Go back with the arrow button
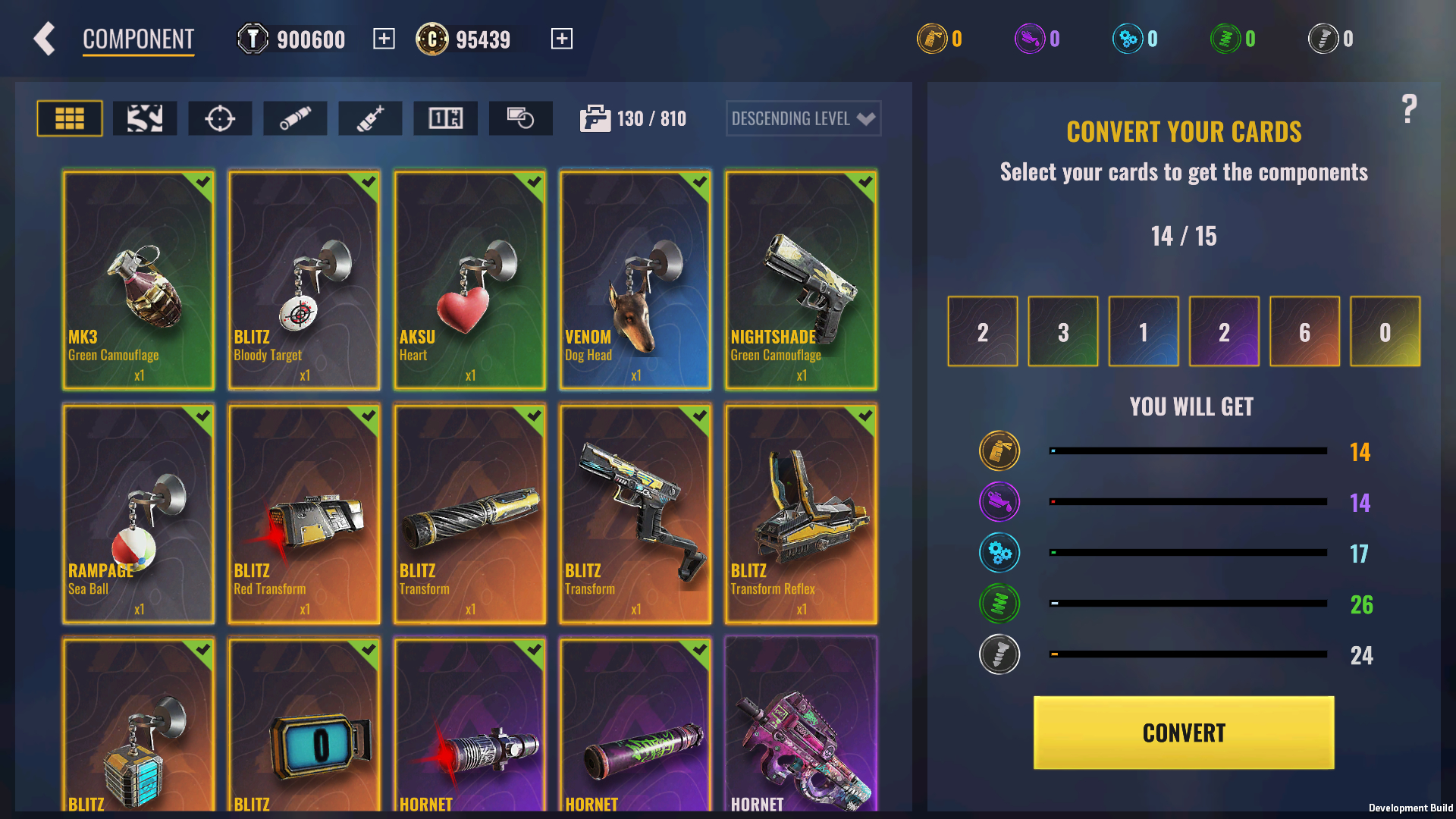1456x819 pixels. [45, 39]
